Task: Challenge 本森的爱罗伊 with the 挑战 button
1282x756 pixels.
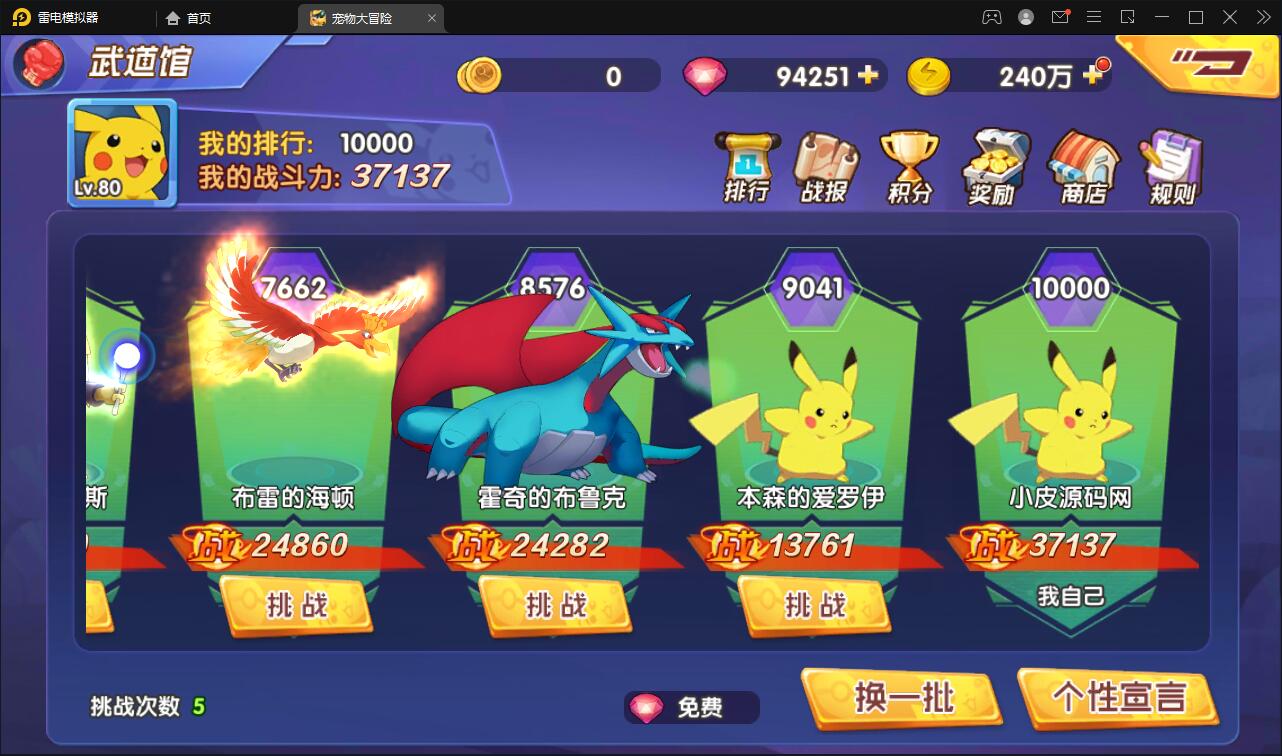Action: [x=814, y=606]
